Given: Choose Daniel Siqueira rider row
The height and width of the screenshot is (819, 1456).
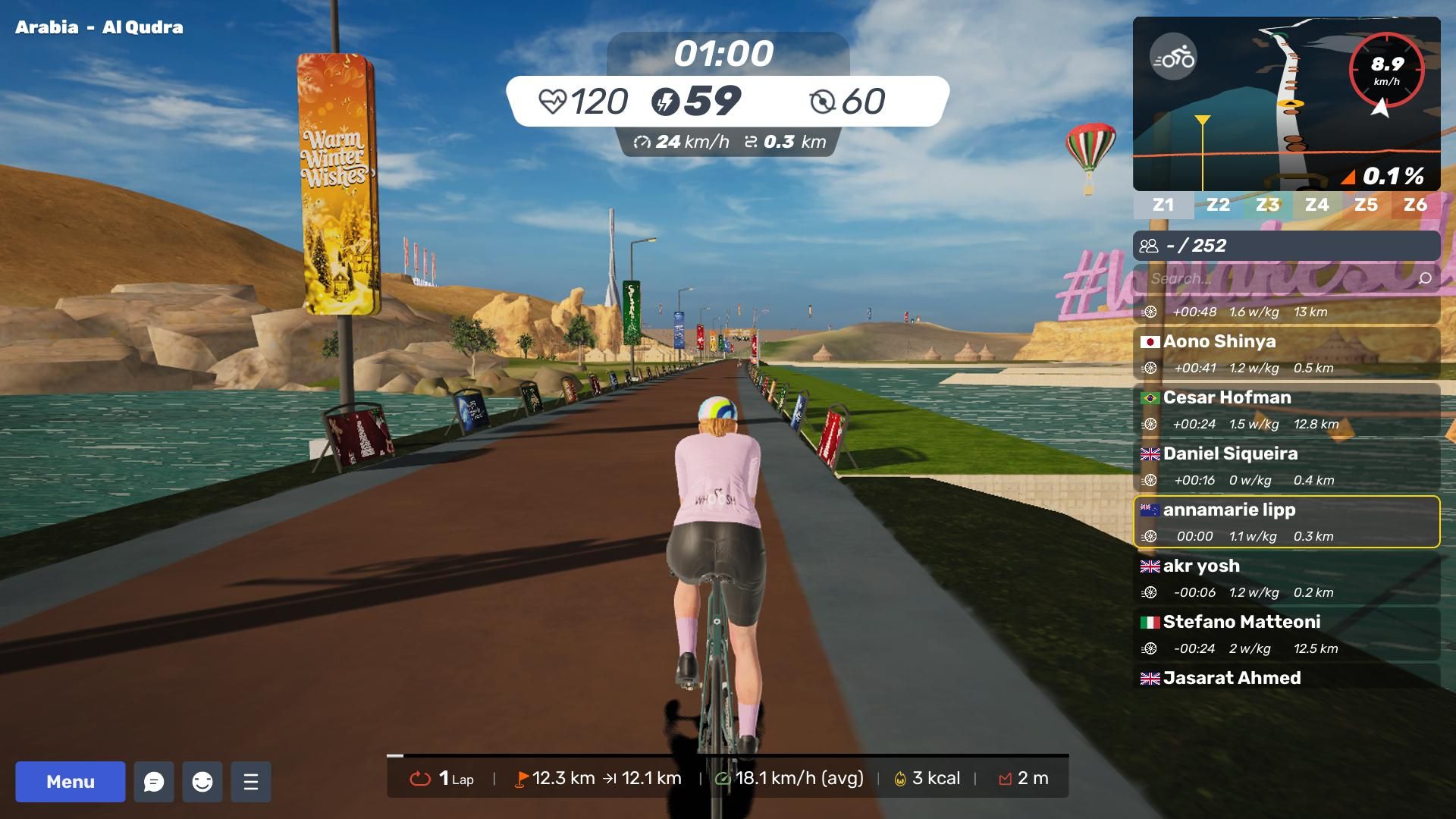Looking at the screenshot, I should (x=1286, y=466).
